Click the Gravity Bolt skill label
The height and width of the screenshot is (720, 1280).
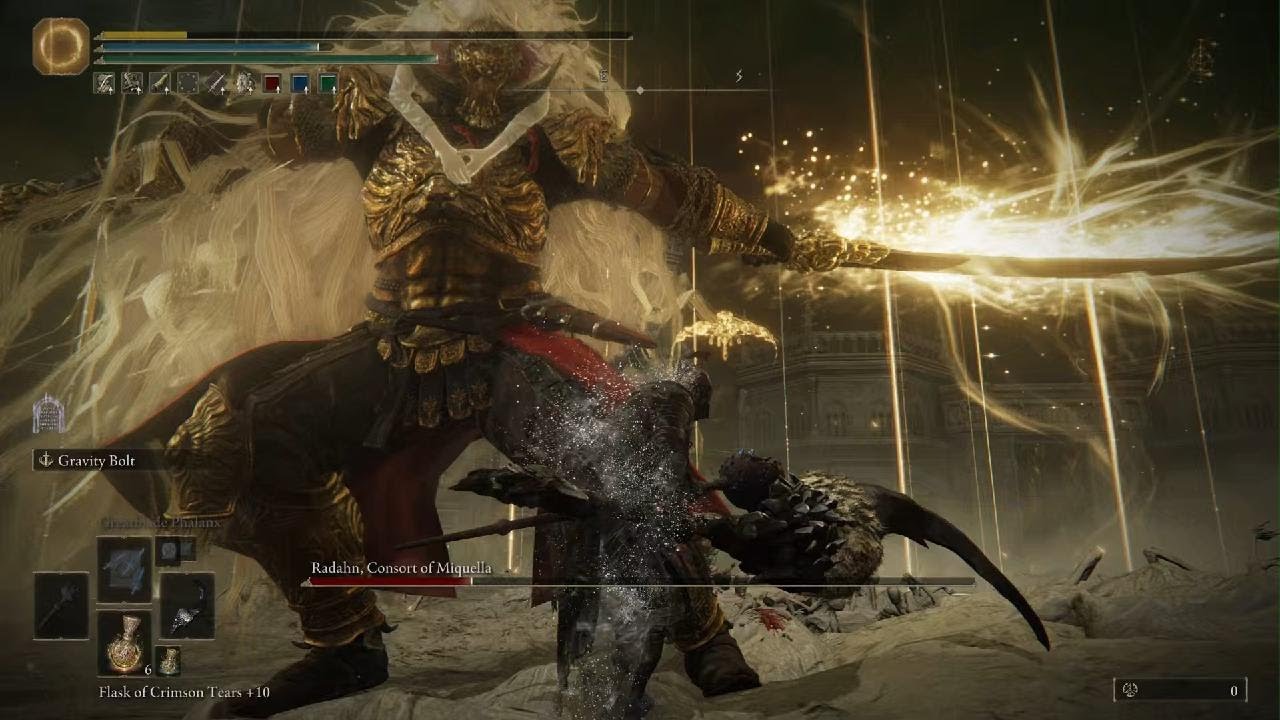coord(98,461)
